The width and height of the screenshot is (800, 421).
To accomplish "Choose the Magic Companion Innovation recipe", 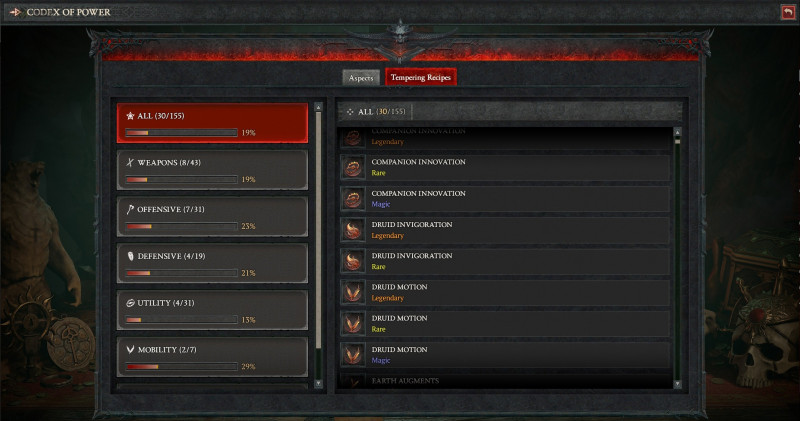I will (505, 198).
